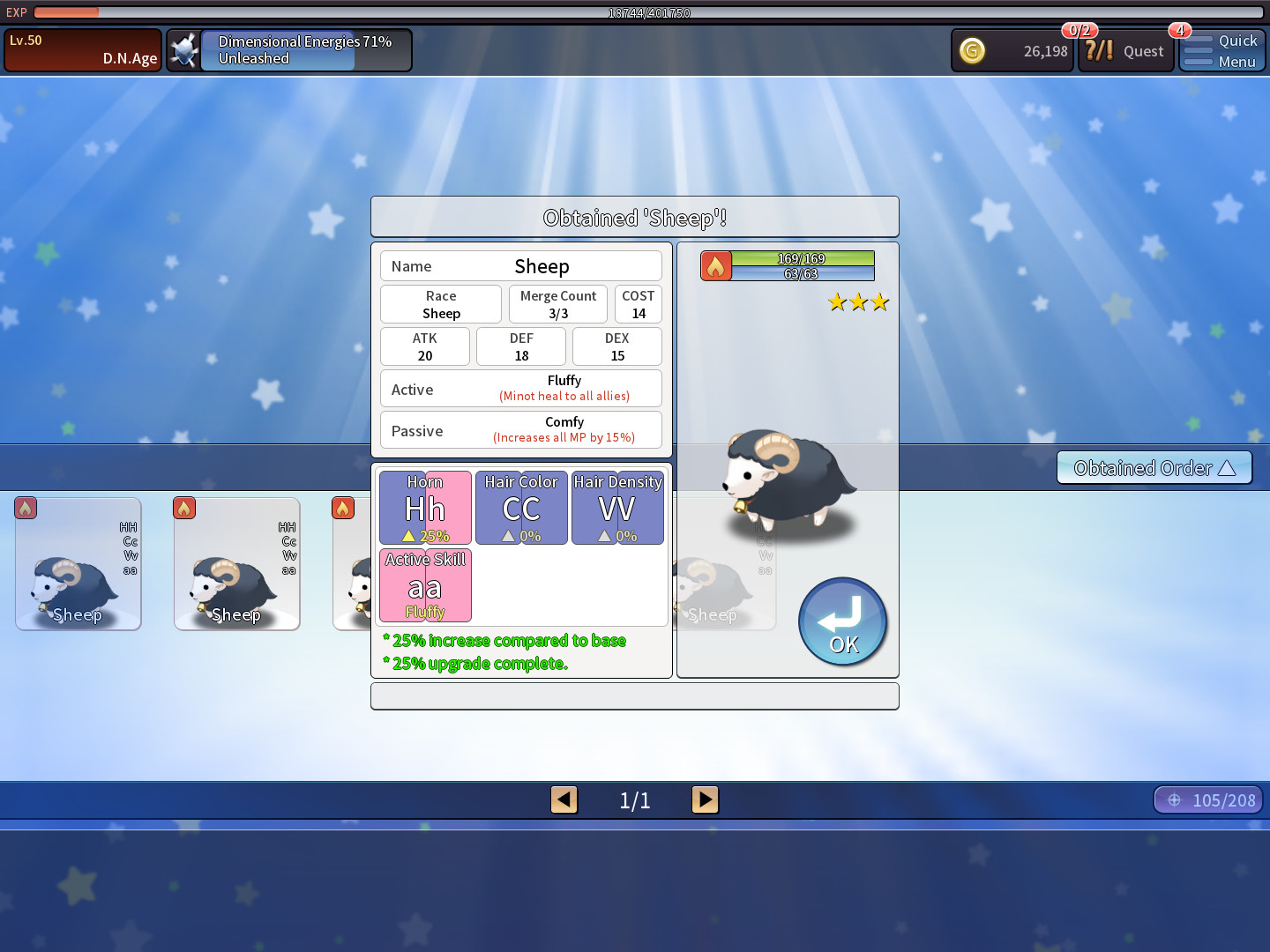Open the Quest ?/! icon

[1100, 50]
